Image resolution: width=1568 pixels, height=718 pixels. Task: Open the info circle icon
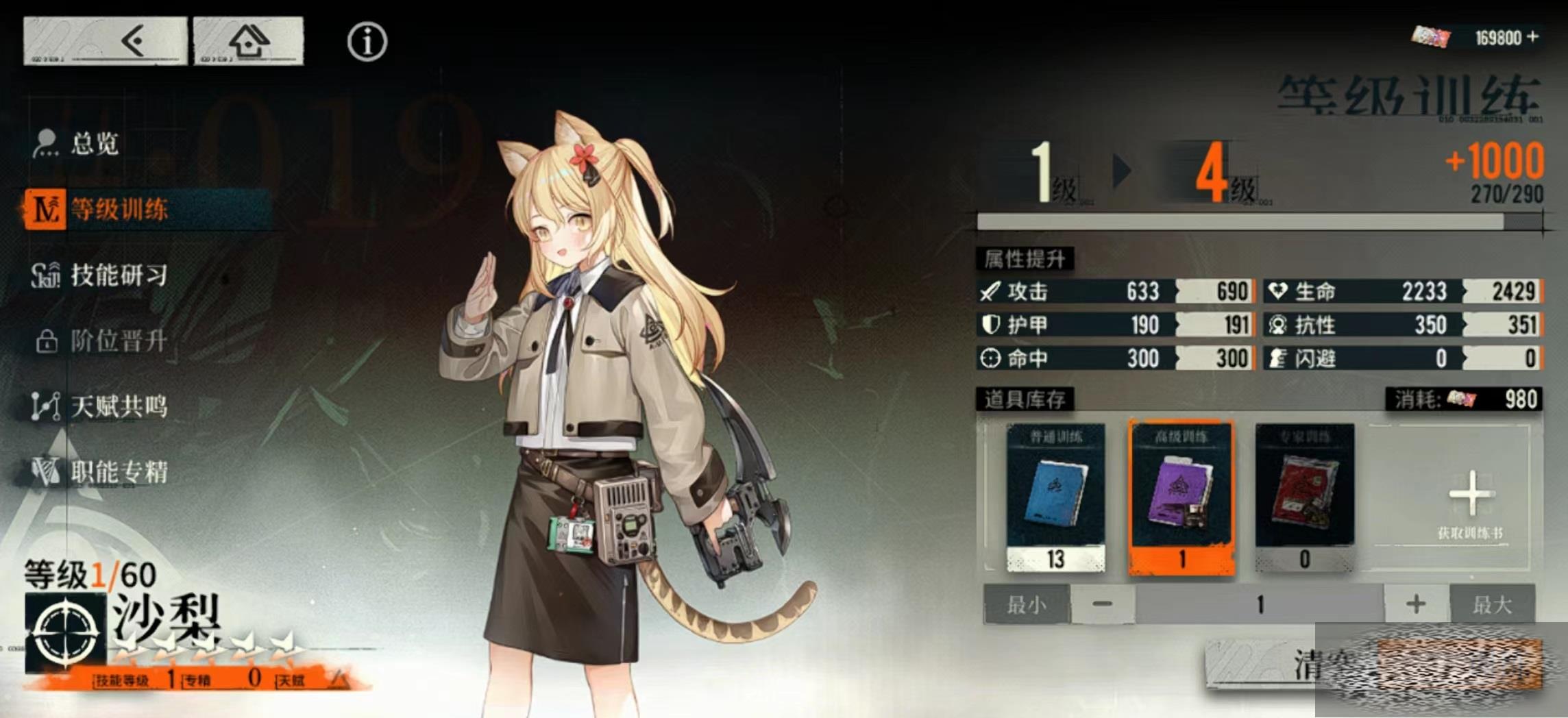[x=367, y=42]
